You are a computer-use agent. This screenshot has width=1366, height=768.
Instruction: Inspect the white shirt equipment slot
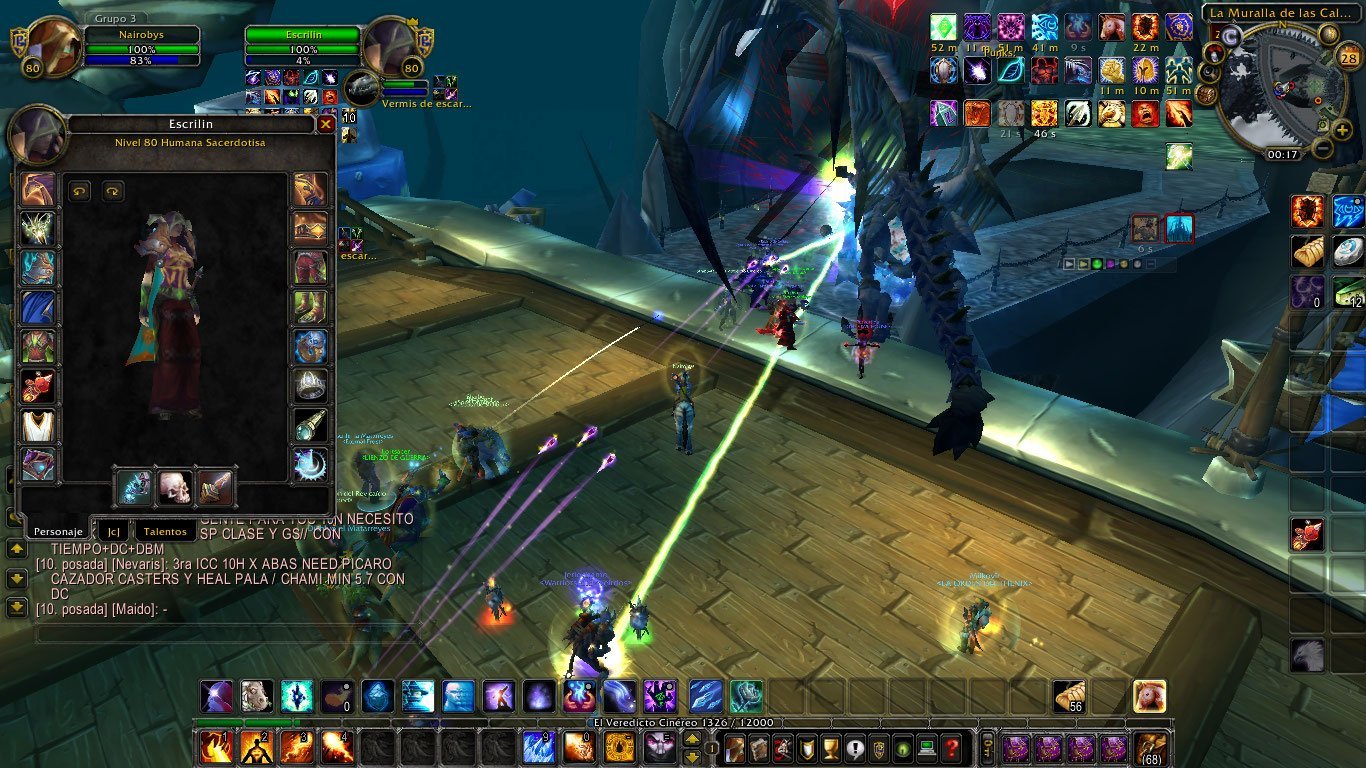(x=38, y=425)
